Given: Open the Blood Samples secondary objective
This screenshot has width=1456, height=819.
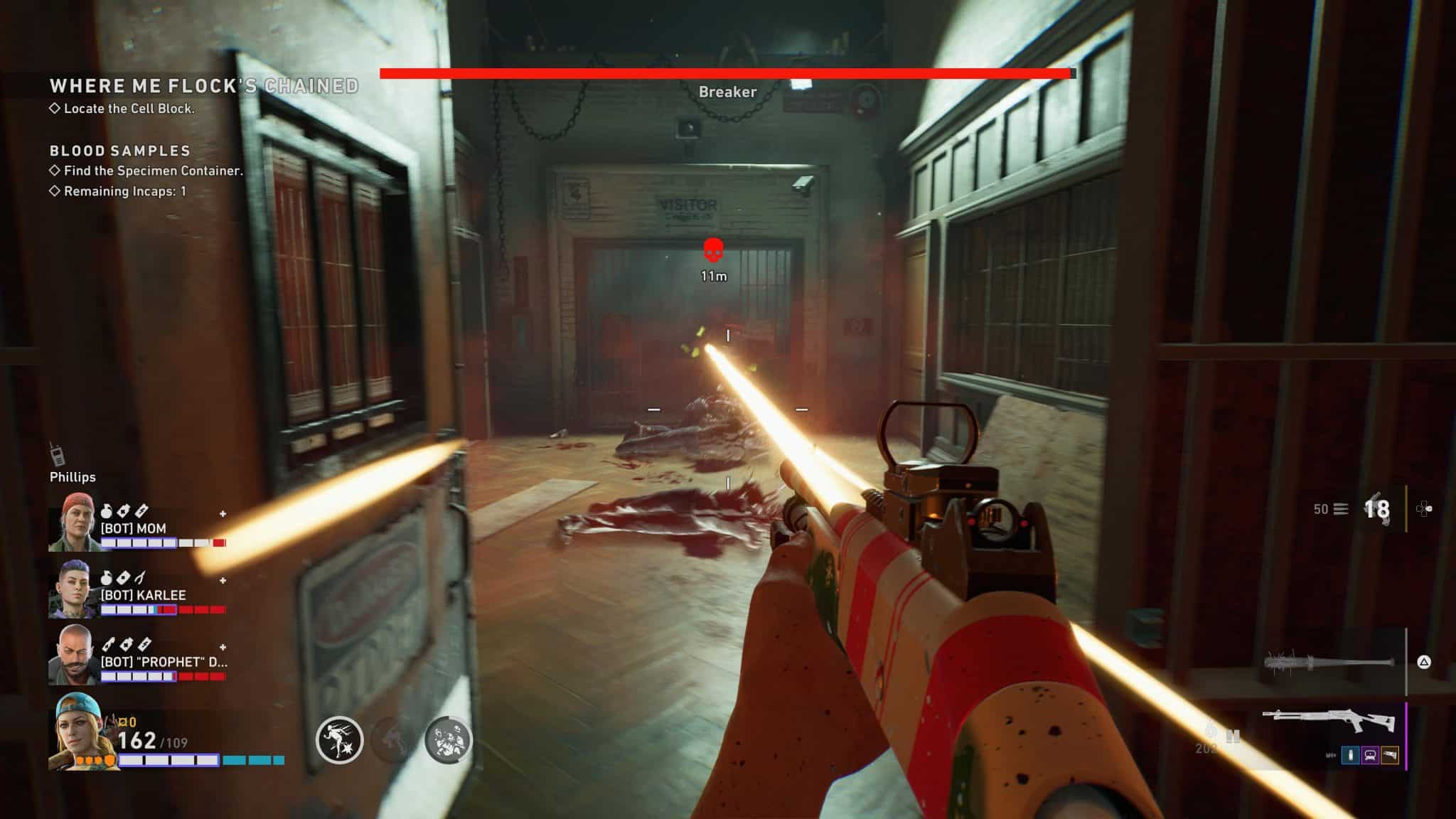Looking at the screenshot, I should pos(120,151).
